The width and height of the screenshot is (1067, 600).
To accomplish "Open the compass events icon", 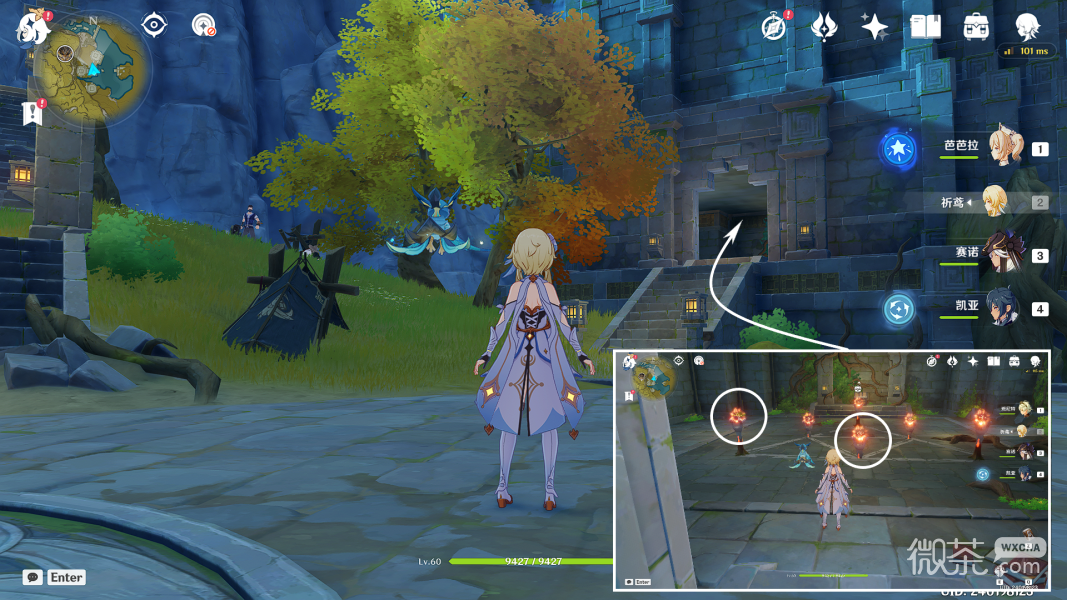I will point(773,27).
